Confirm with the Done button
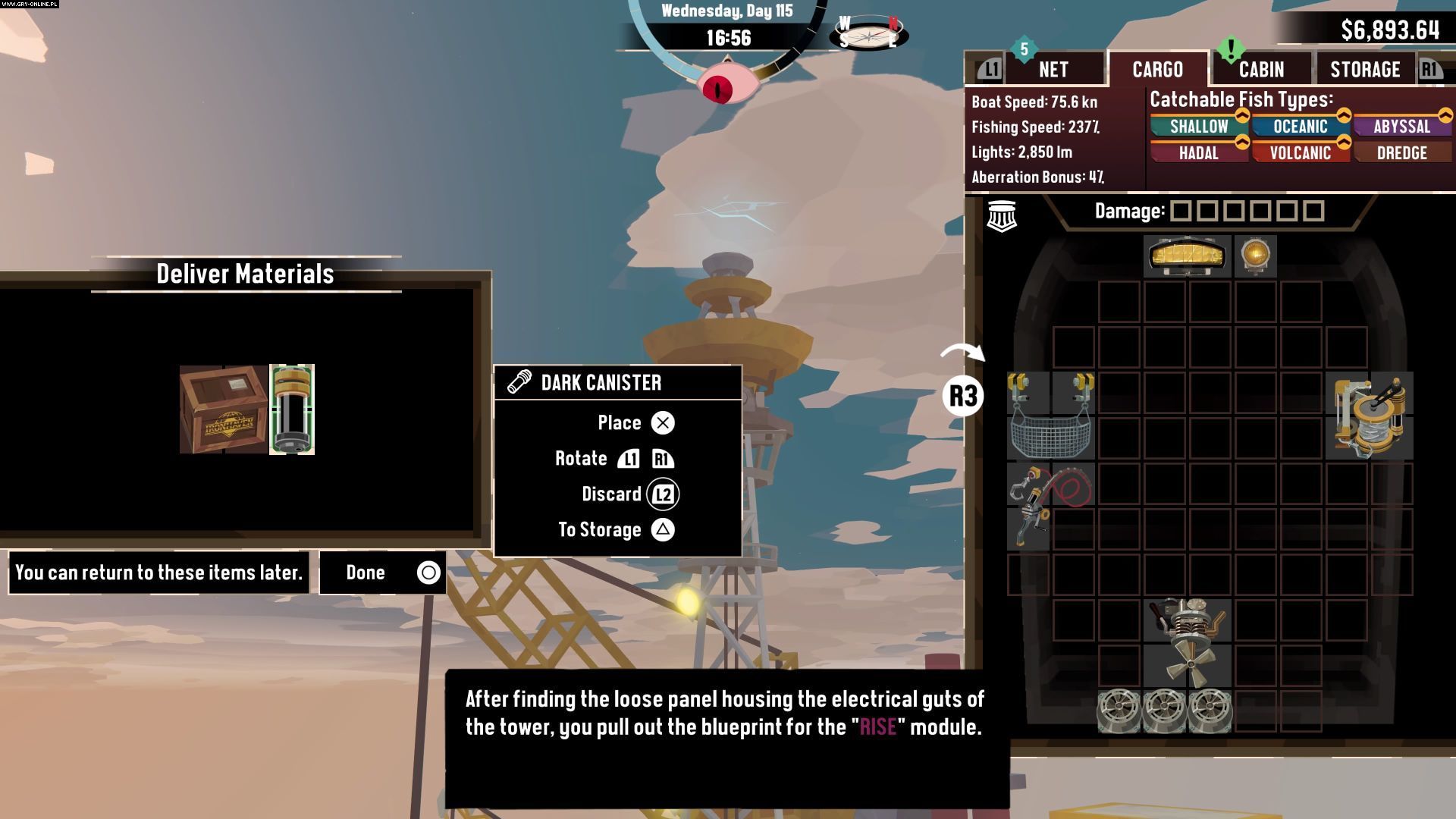Viewport: 1456px width, 819px height. click(383, 573)
